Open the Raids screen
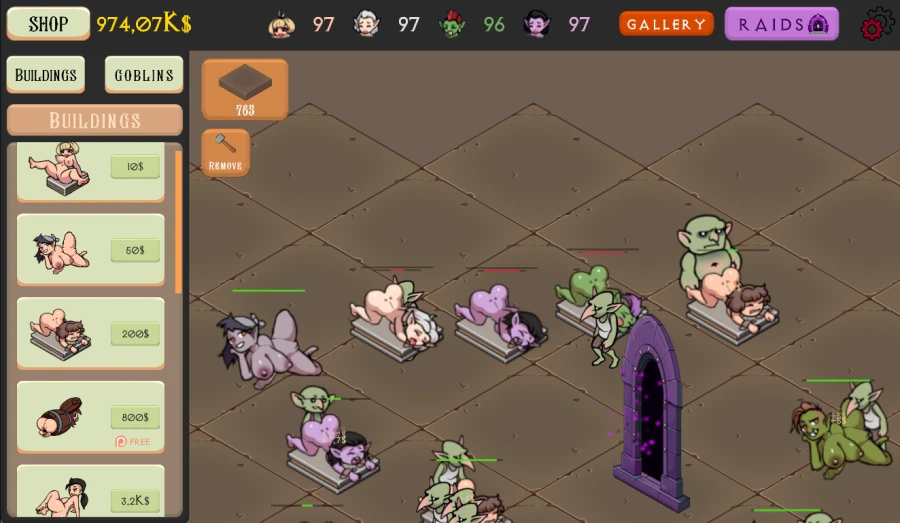 click(782, 24)
